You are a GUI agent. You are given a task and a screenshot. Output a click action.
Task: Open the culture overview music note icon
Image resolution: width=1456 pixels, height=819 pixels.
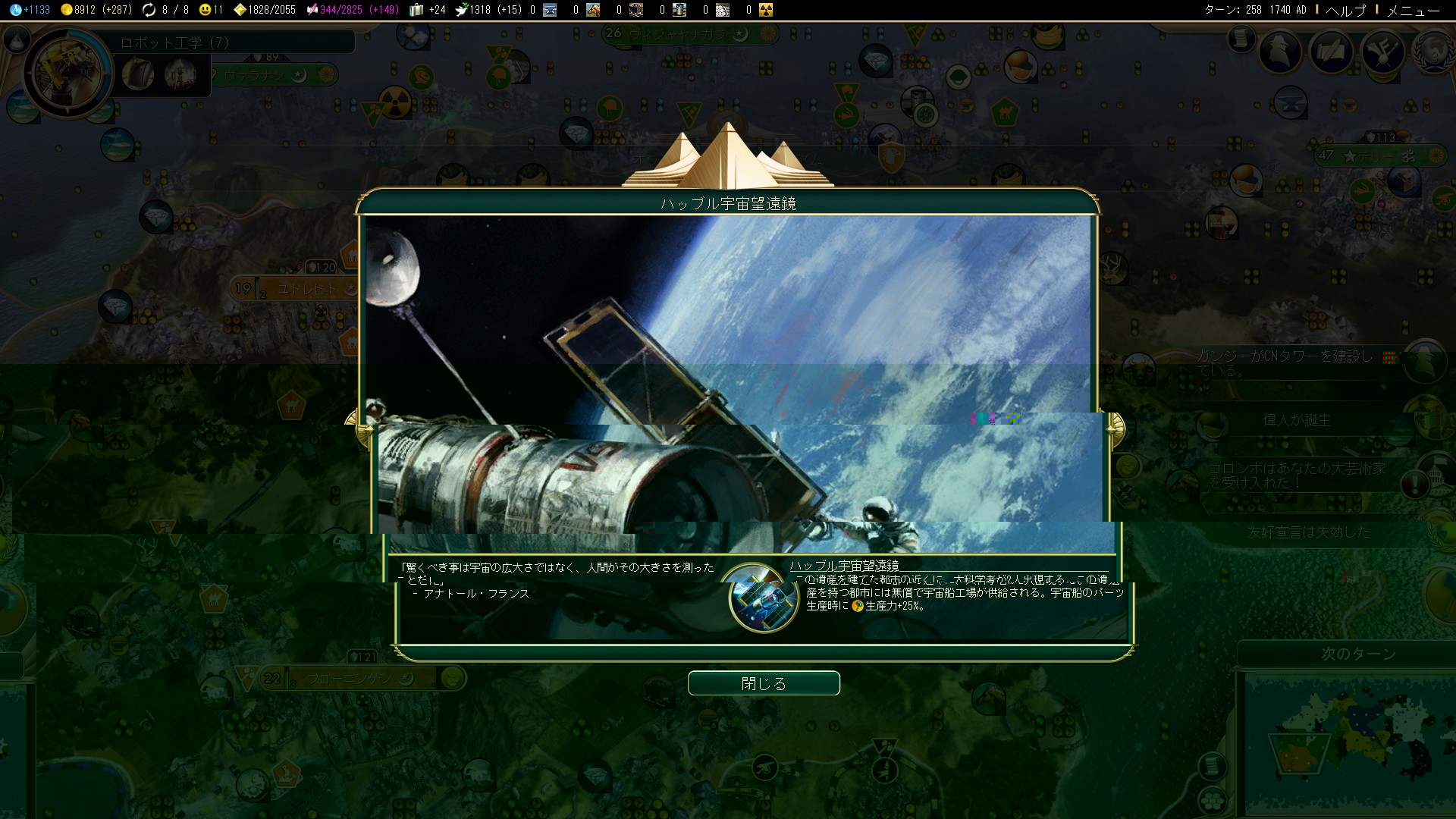[x=1383, y=52]
